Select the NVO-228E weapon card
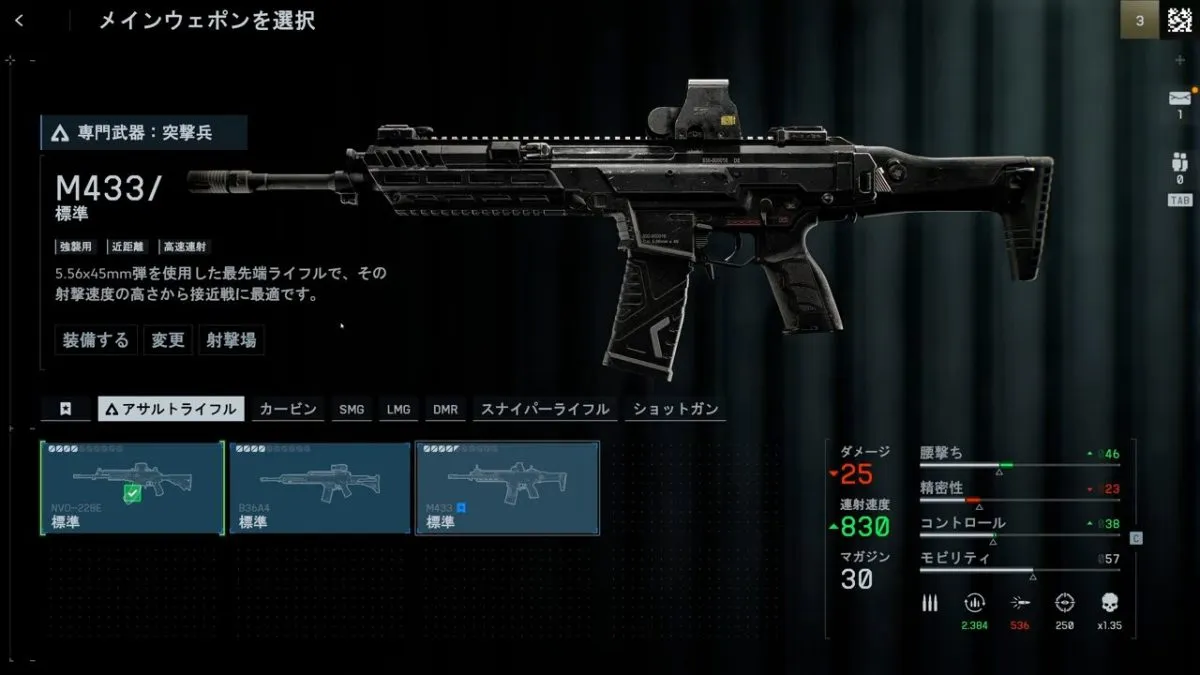Image resolution: width=1200 pixels, height=675 pixels. click(x=132, y=488)
